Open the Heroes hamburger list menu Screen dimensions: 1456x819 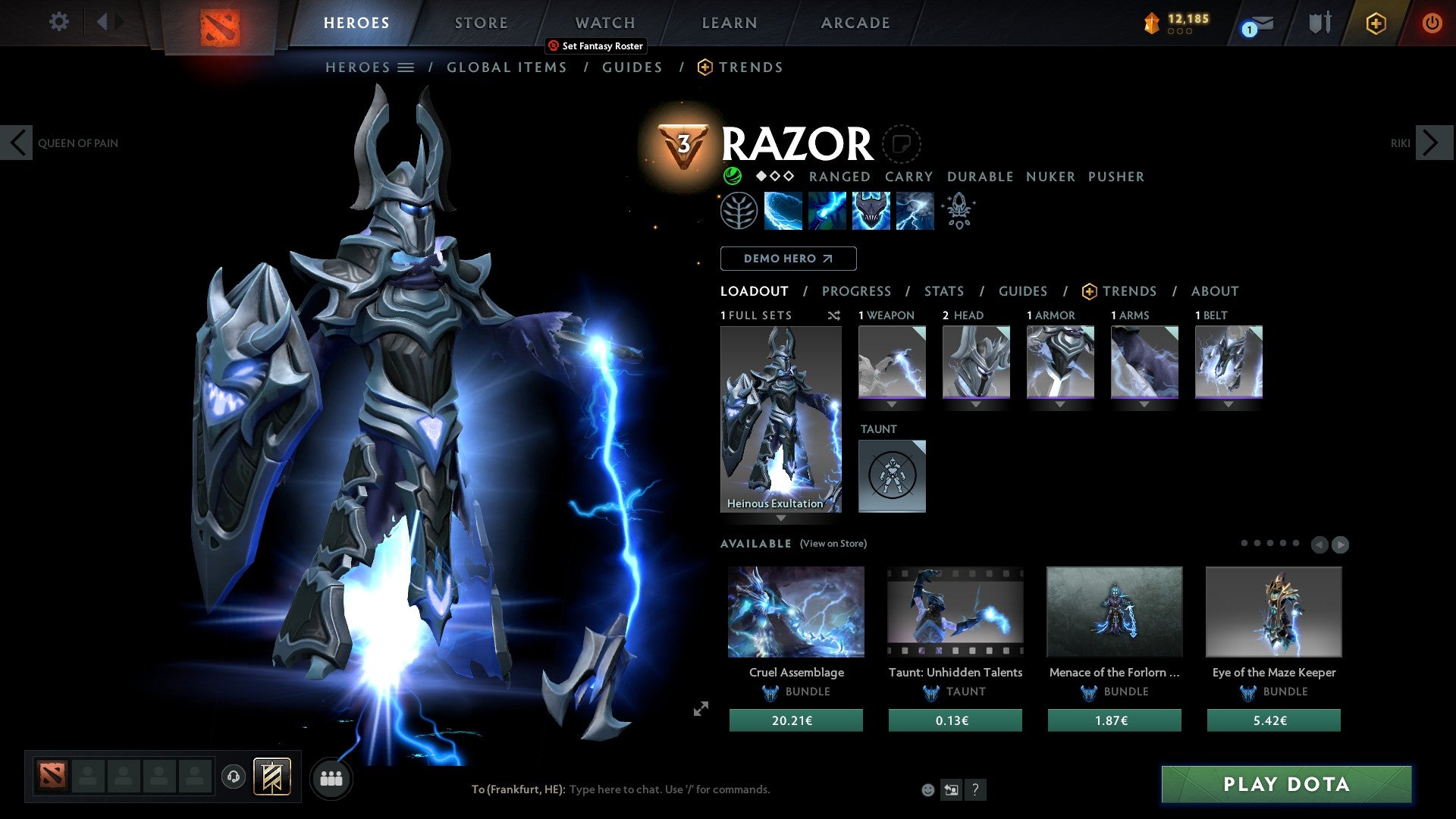pos(406,67)
